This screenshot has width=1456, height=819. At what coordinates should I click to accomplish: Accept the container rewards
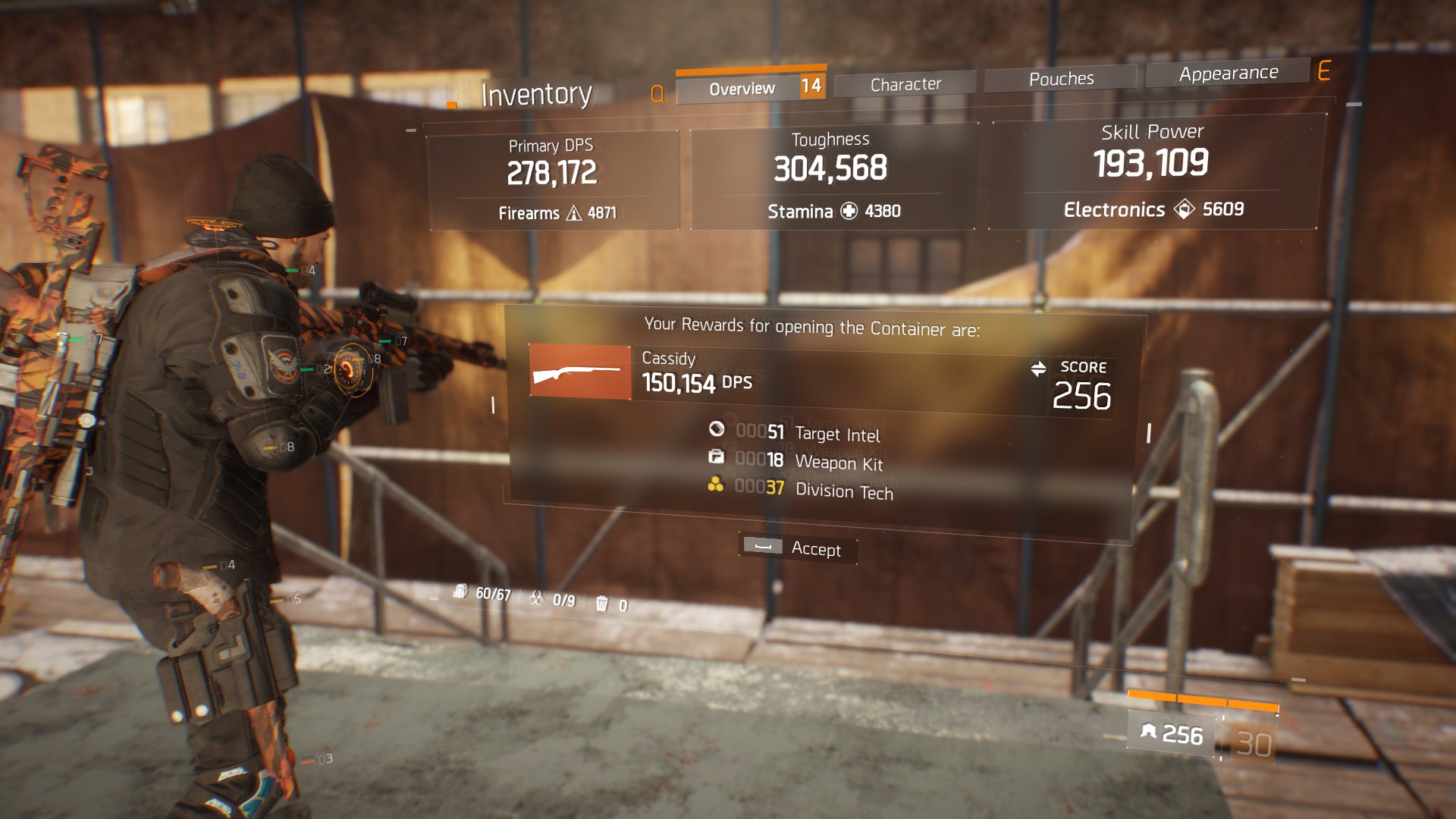tap(798, 548)
